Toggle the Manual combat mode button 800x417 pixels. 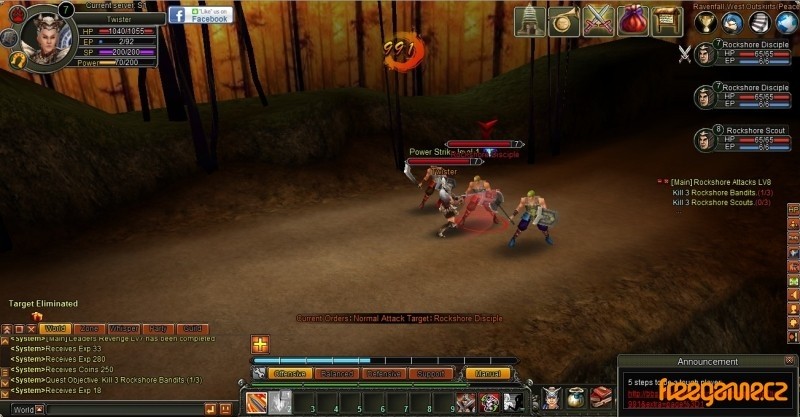pos(488,374)
